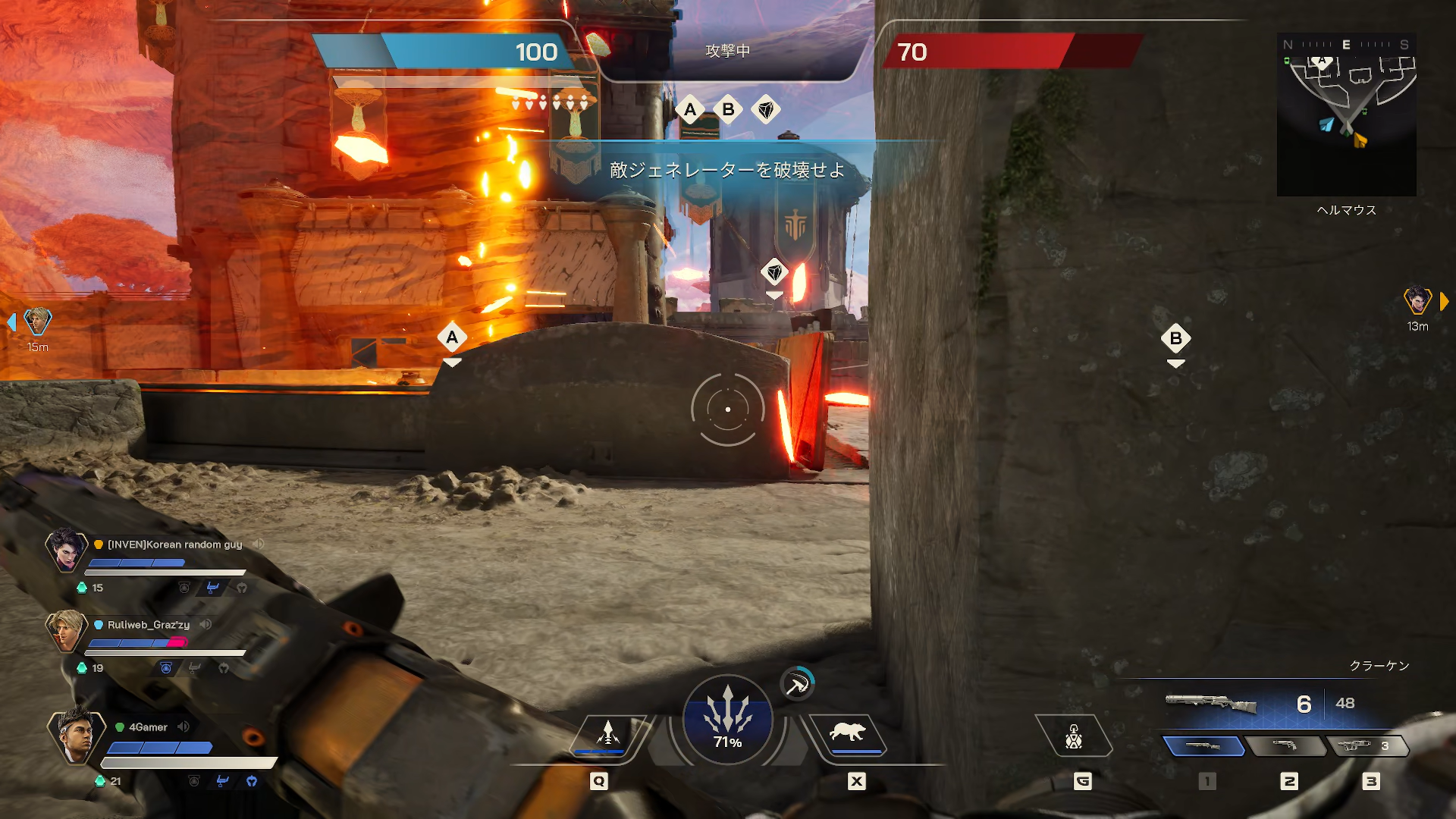The height and width of the screenshot is (819, 1456).
Task: Select the teammate indicator showing 13m
Action: pyautogui.click(x=1417, y=302)
